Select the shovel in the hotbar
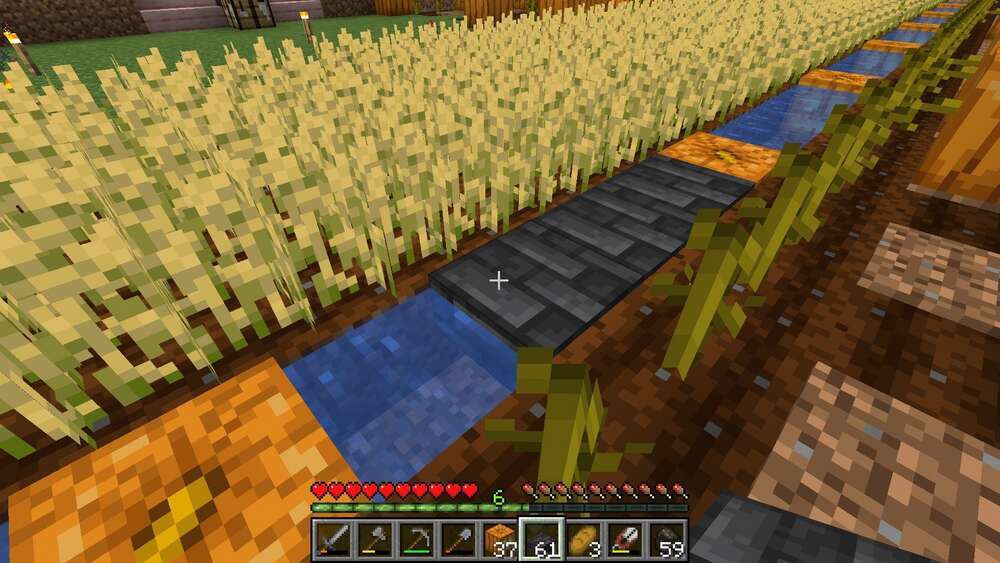1000x563 pixels. (x=458, y=539)
